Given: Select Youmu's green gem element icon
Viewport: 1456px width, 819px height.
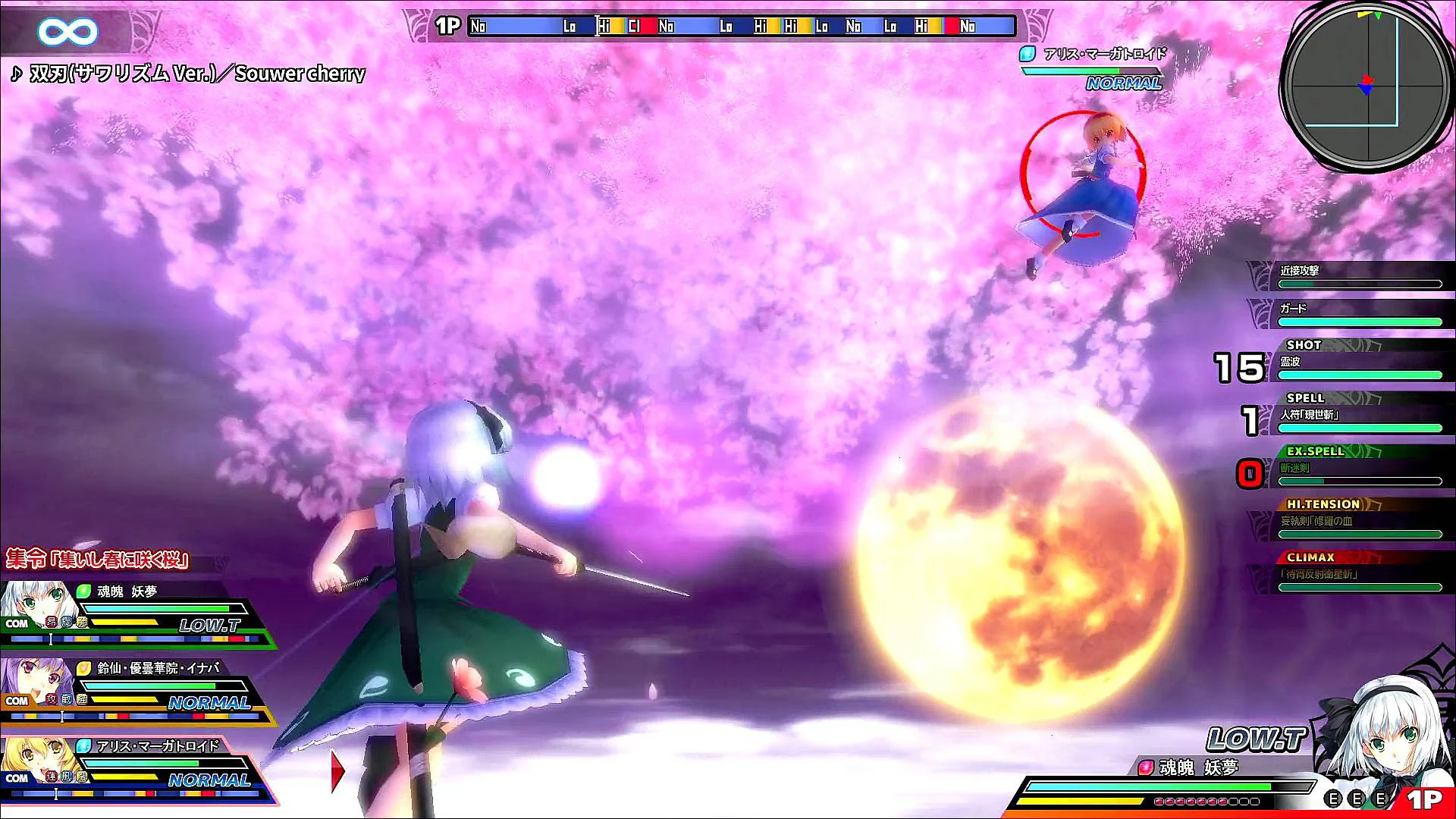Looking at the screenshot, I should (x=82, y=591).
